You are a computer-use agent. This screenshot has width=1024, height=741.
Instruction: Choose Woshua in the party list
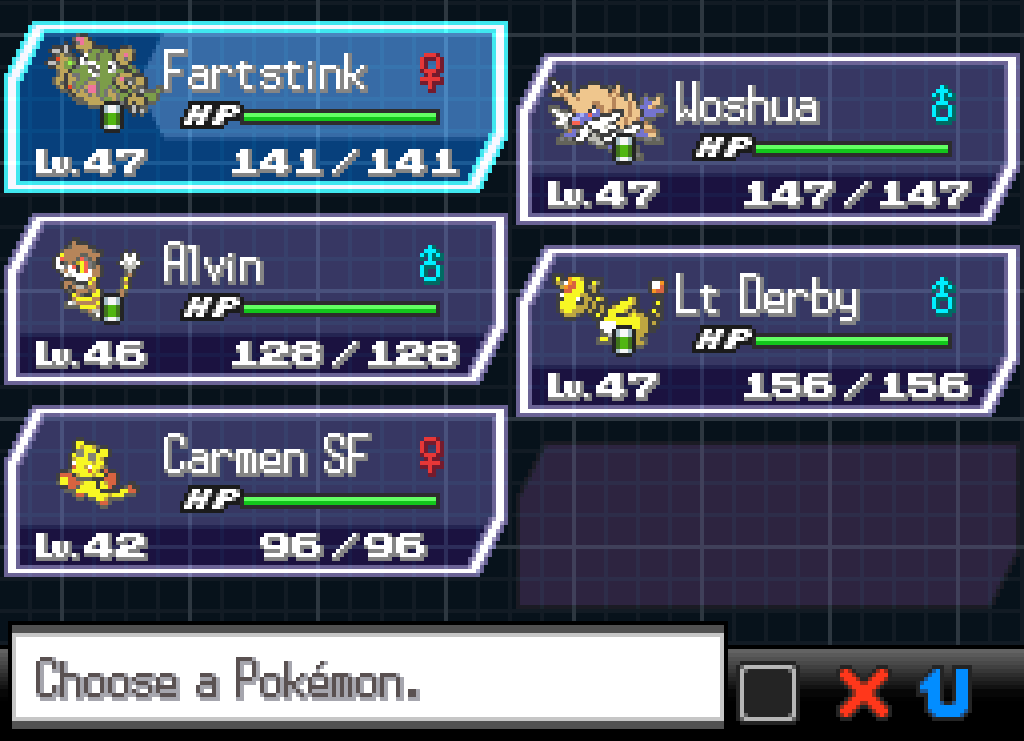(767, 138)
